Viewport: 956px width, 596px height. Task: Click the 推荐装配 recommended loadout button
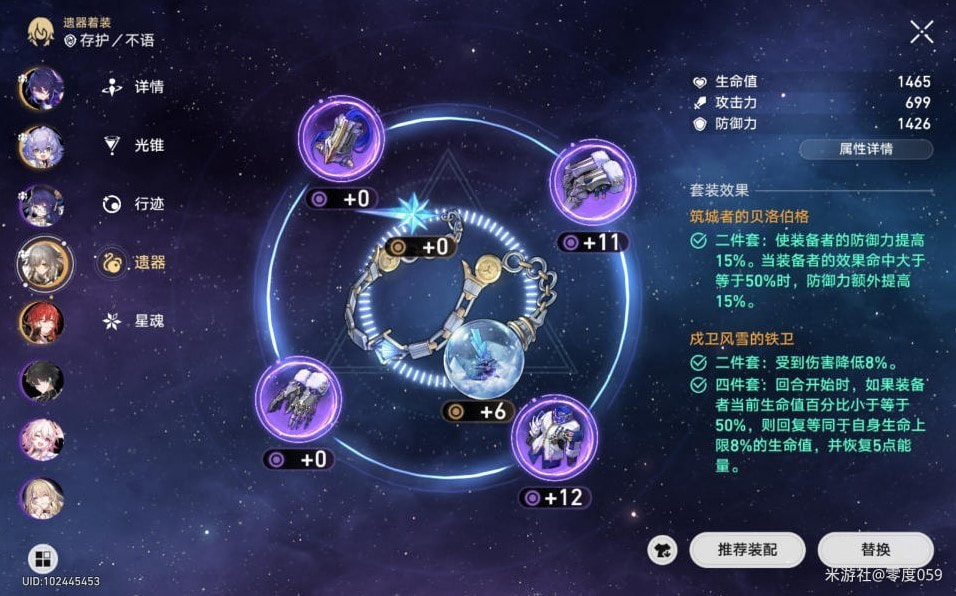pos(746,549)
